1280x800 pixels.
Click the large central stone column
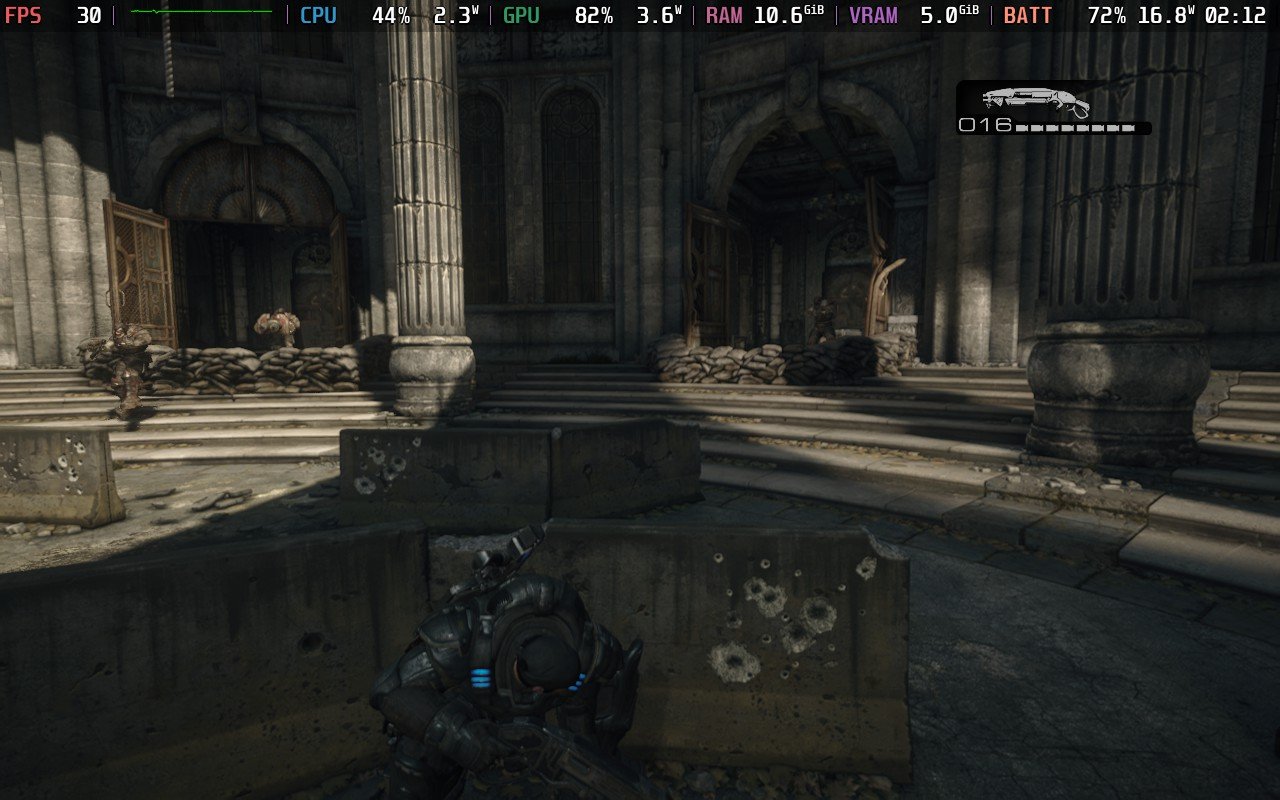(430, 230)
